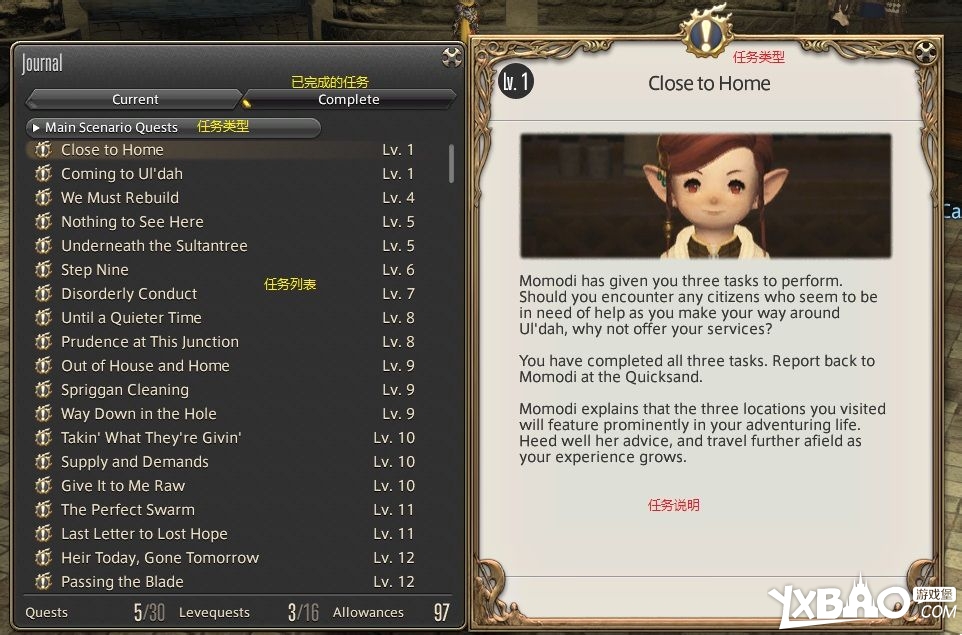Select the Close to Home quest
Screen dimensions: 962x635
click(112, 150)
